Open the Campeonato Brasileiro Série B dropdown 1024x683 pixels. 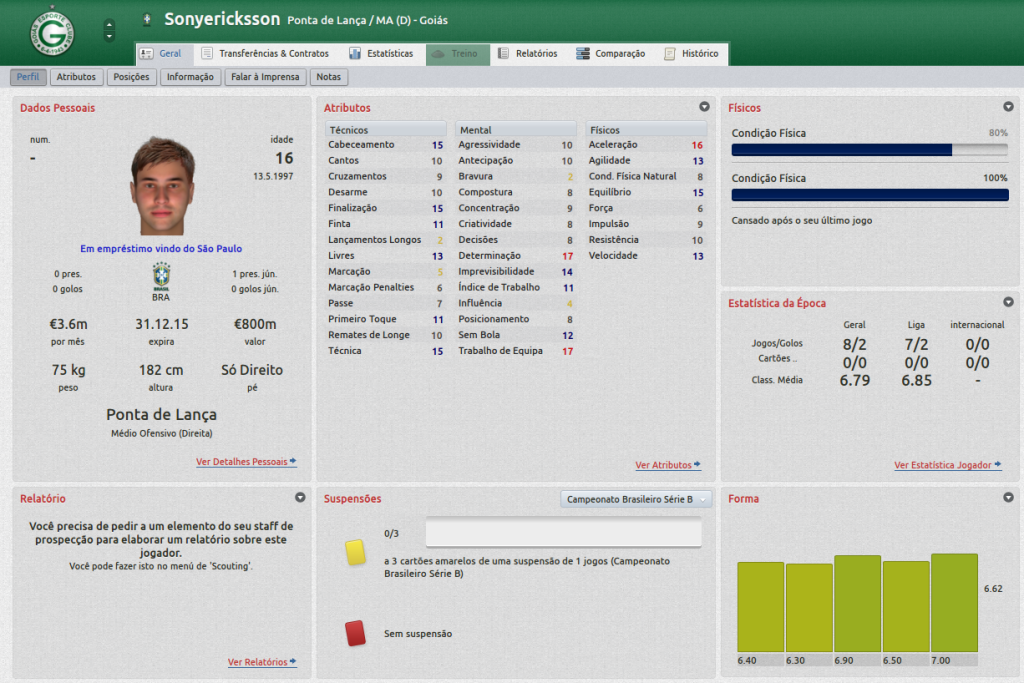(x=636, y=499)
